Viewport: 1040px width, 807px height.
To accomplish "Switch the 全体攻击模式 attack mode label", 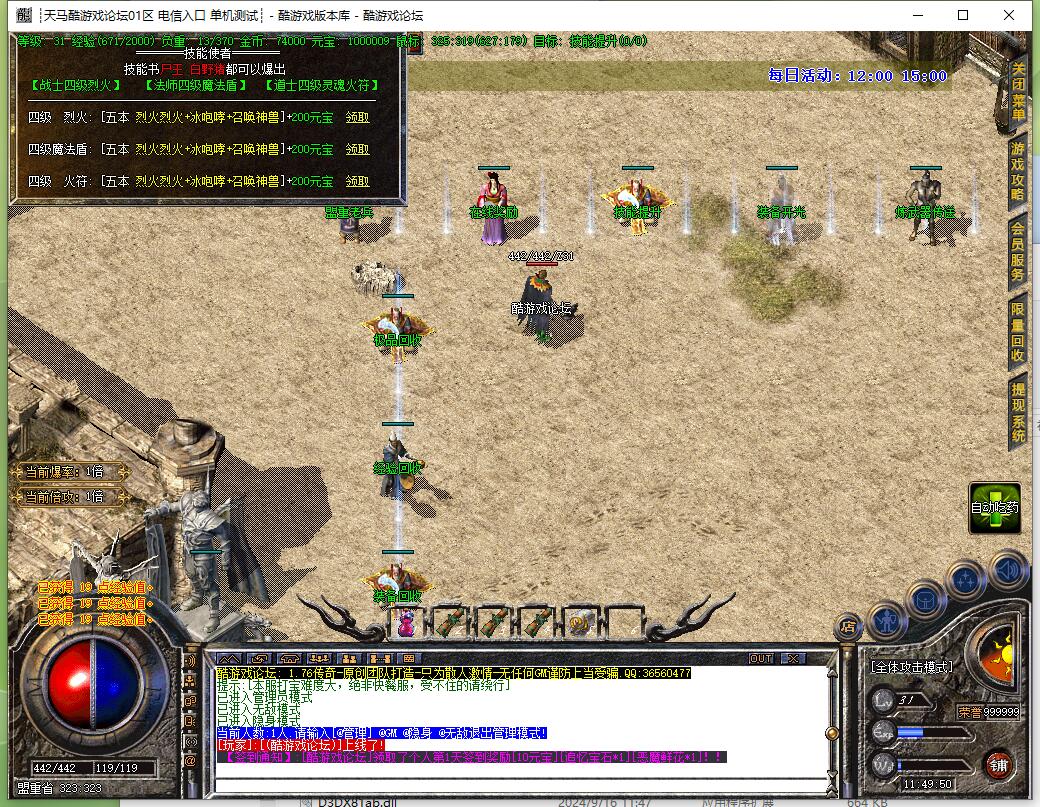I will [910, 666].
